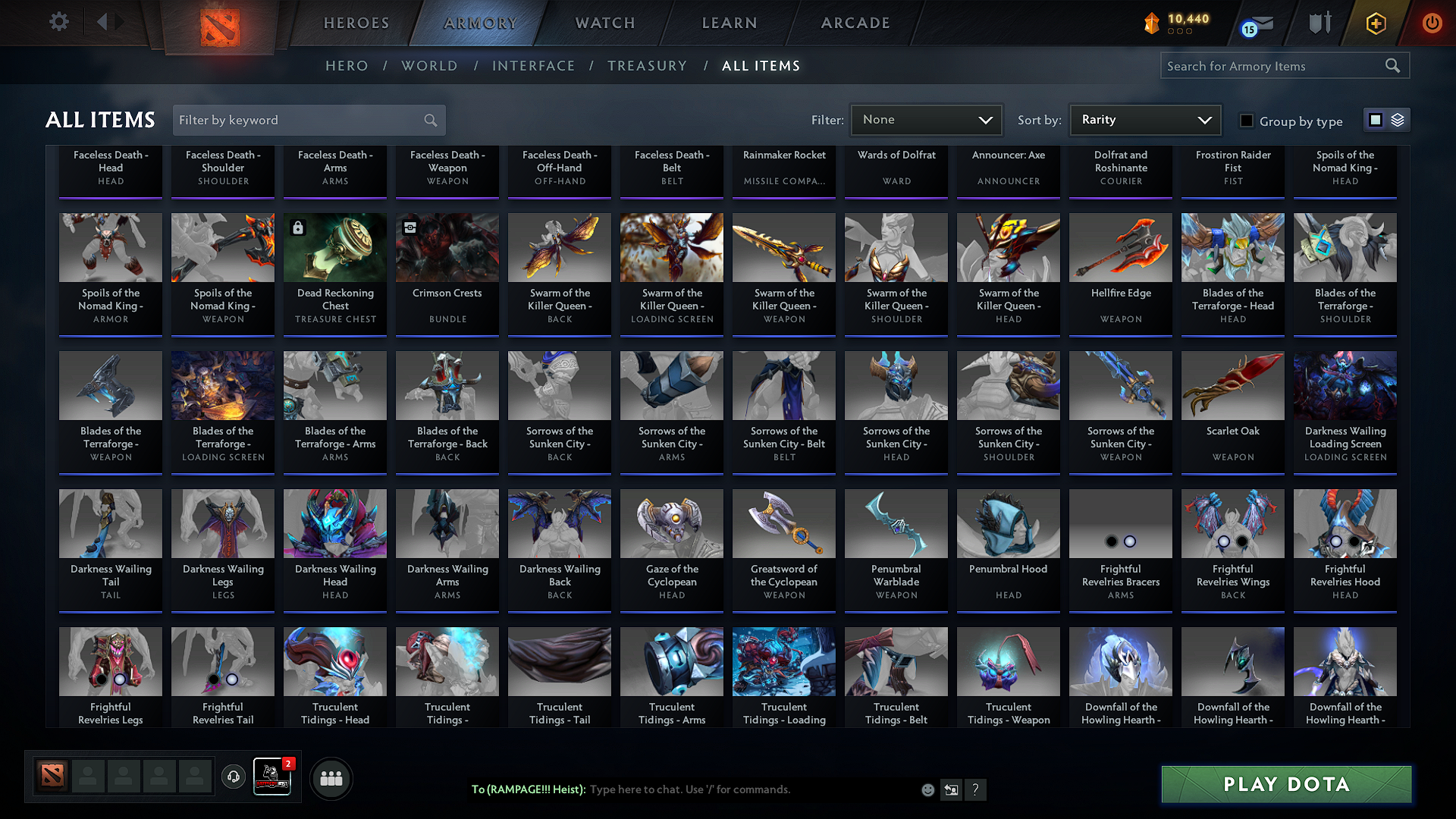Open the Dota Plus hexagon plus icon
Image resolution: width=1456 pixels, height=819 pixels.
click(x=1375, y=23)
